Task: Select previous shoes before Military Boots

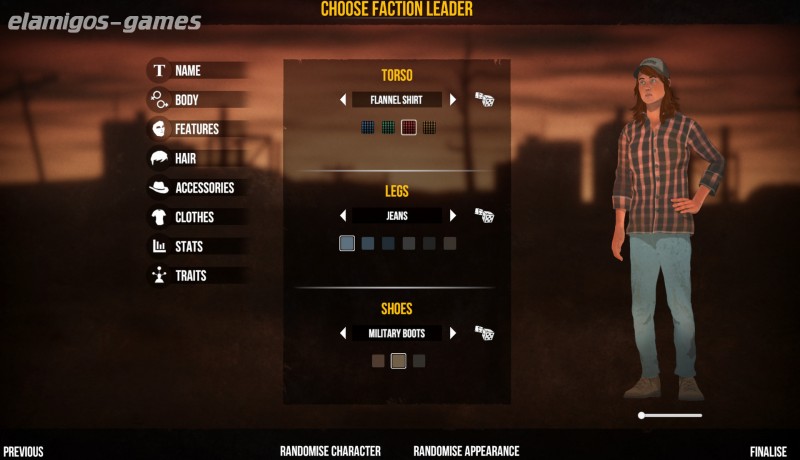Action: tap(343, 333)
